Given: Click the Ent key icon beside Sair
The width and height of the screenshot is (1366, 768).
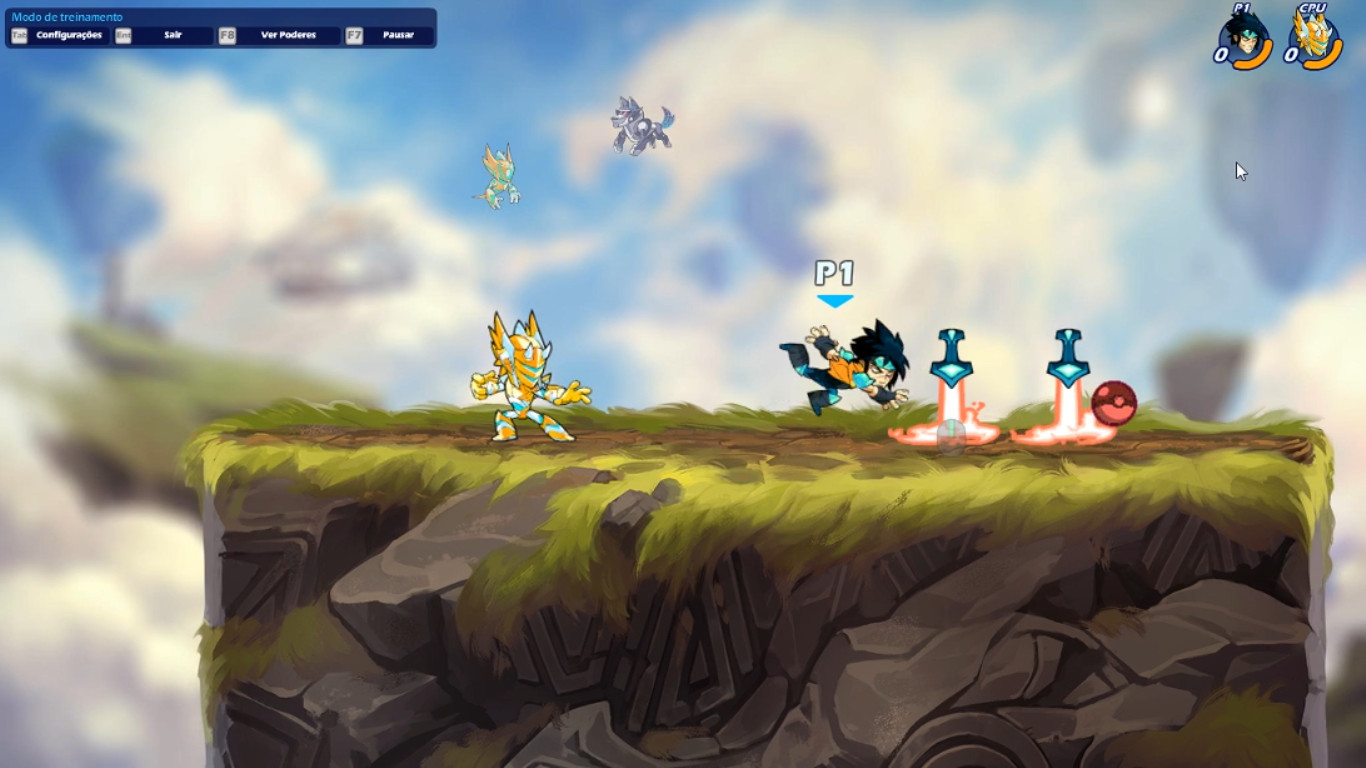Looking at the screenshot, I should click(x=124, y=34).
